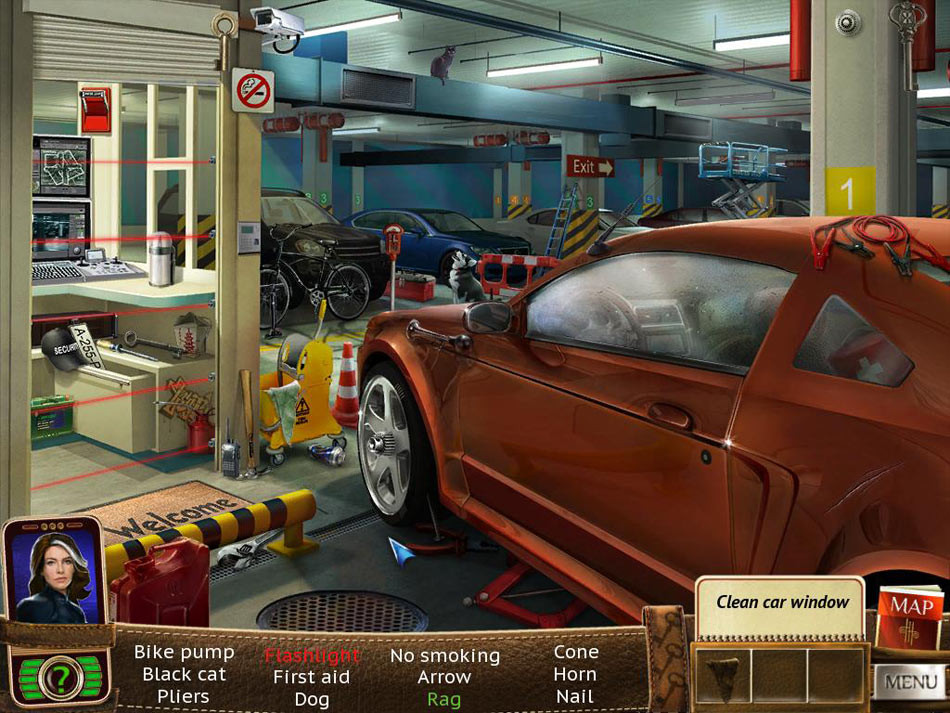Open the game MENU

tap(910, 684)
